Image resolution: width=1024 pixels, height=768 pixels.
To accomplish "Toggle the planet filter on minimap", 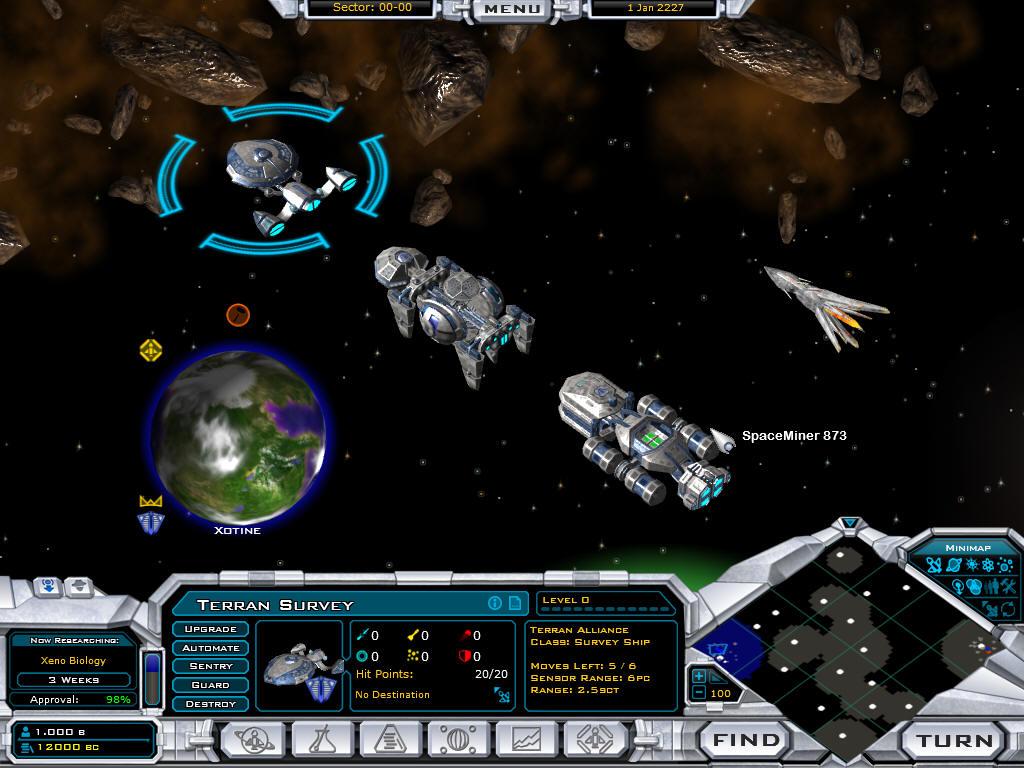I will 952,567.
